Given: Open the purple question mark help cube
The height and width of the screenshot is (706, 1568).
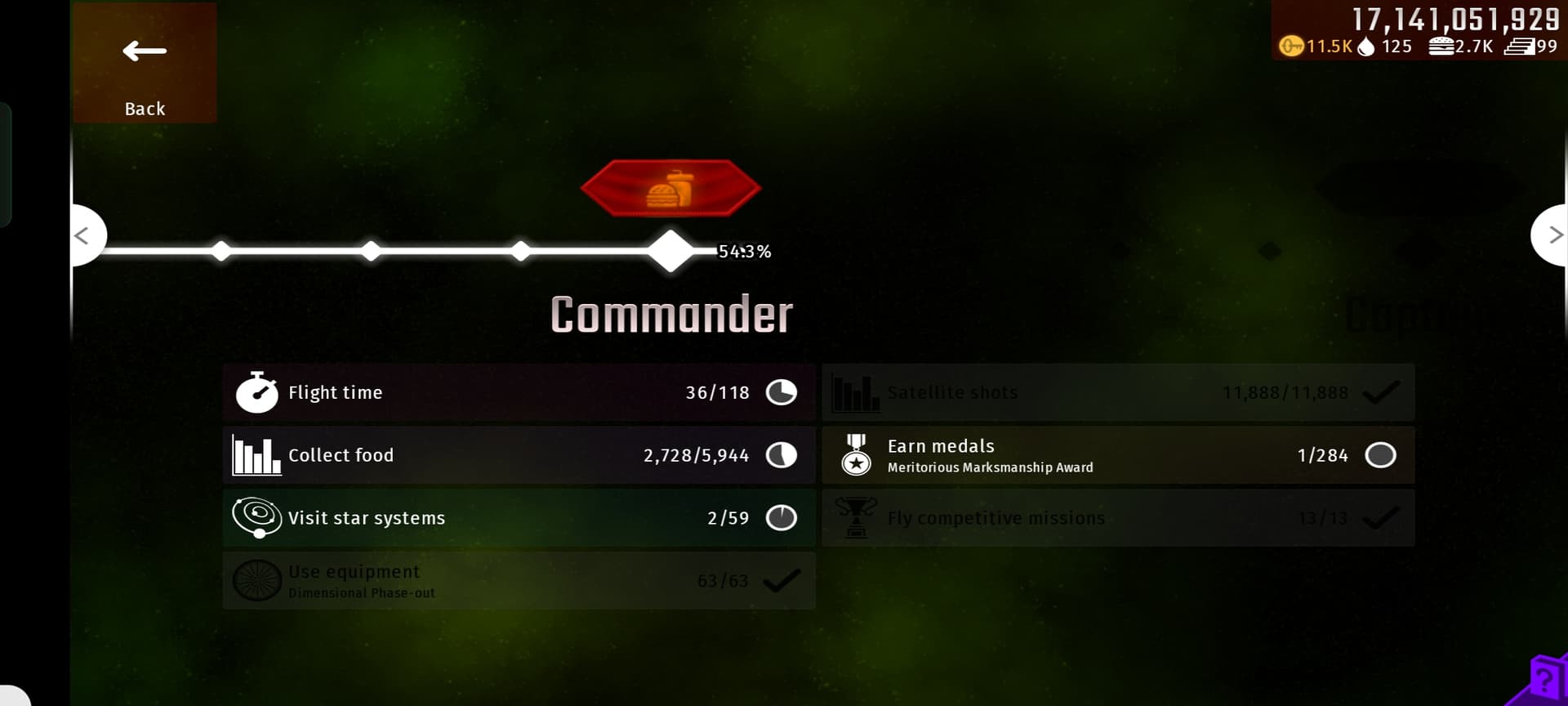Looking at the screenshot, I should (x=1543, y=680).
